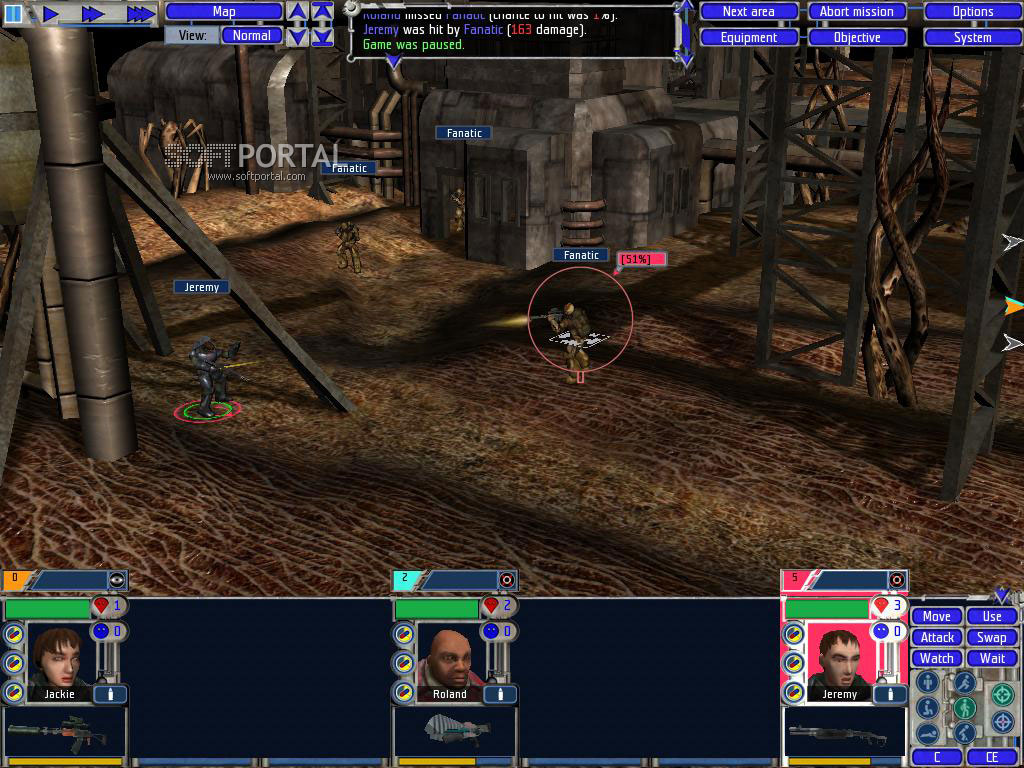The height and width of the screenshot is (768, 1024).
Task: Open the Options menu
Action: click(x=972, y=12)
